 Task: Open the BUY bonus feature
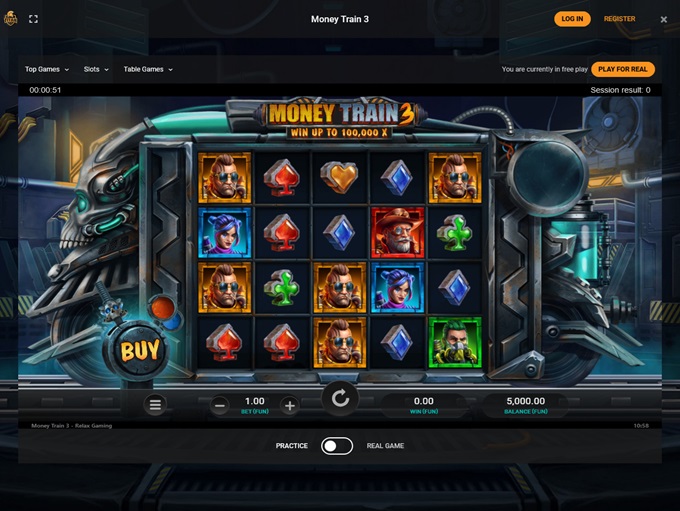coord(140,351)
